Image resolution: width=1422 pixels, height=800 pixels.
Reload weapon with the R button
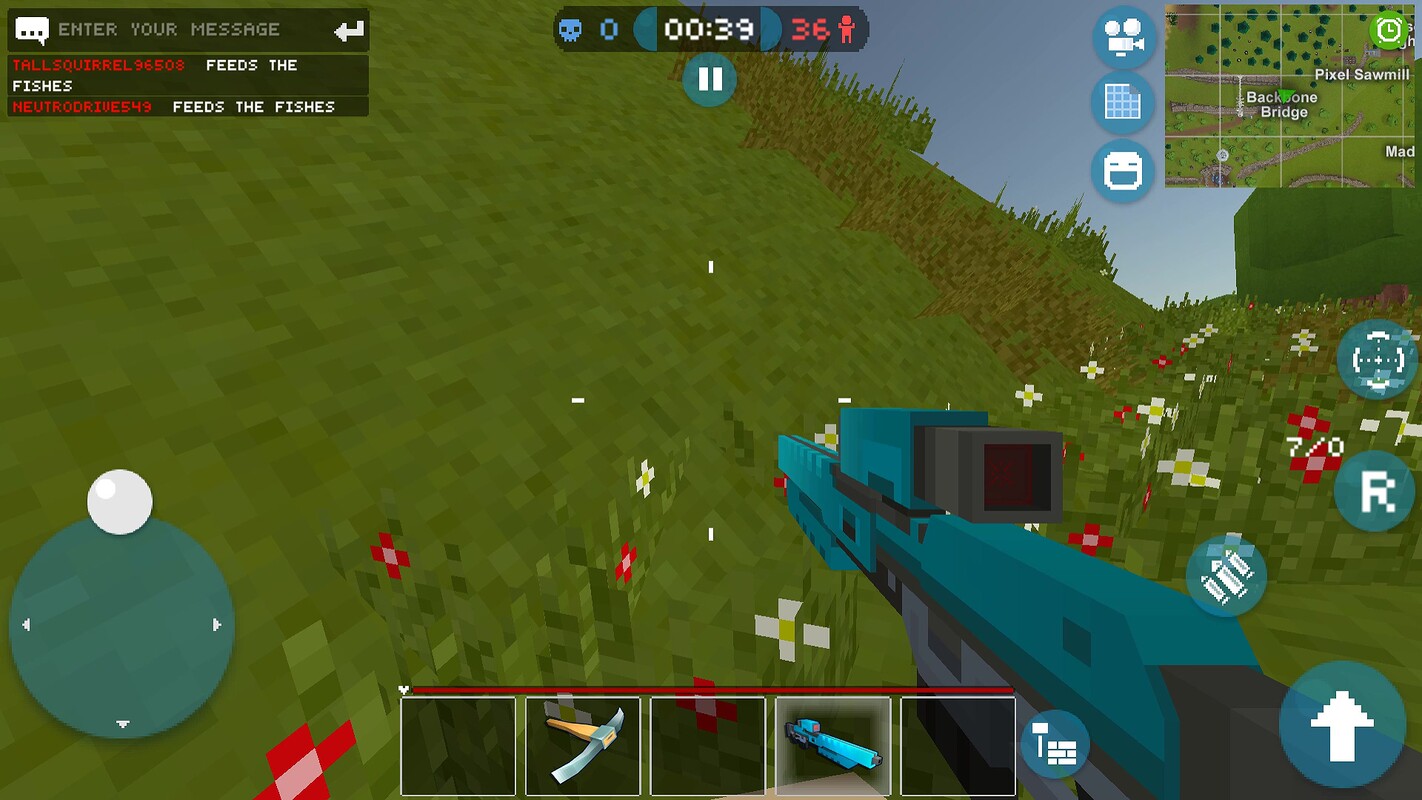click(1374, 490)
